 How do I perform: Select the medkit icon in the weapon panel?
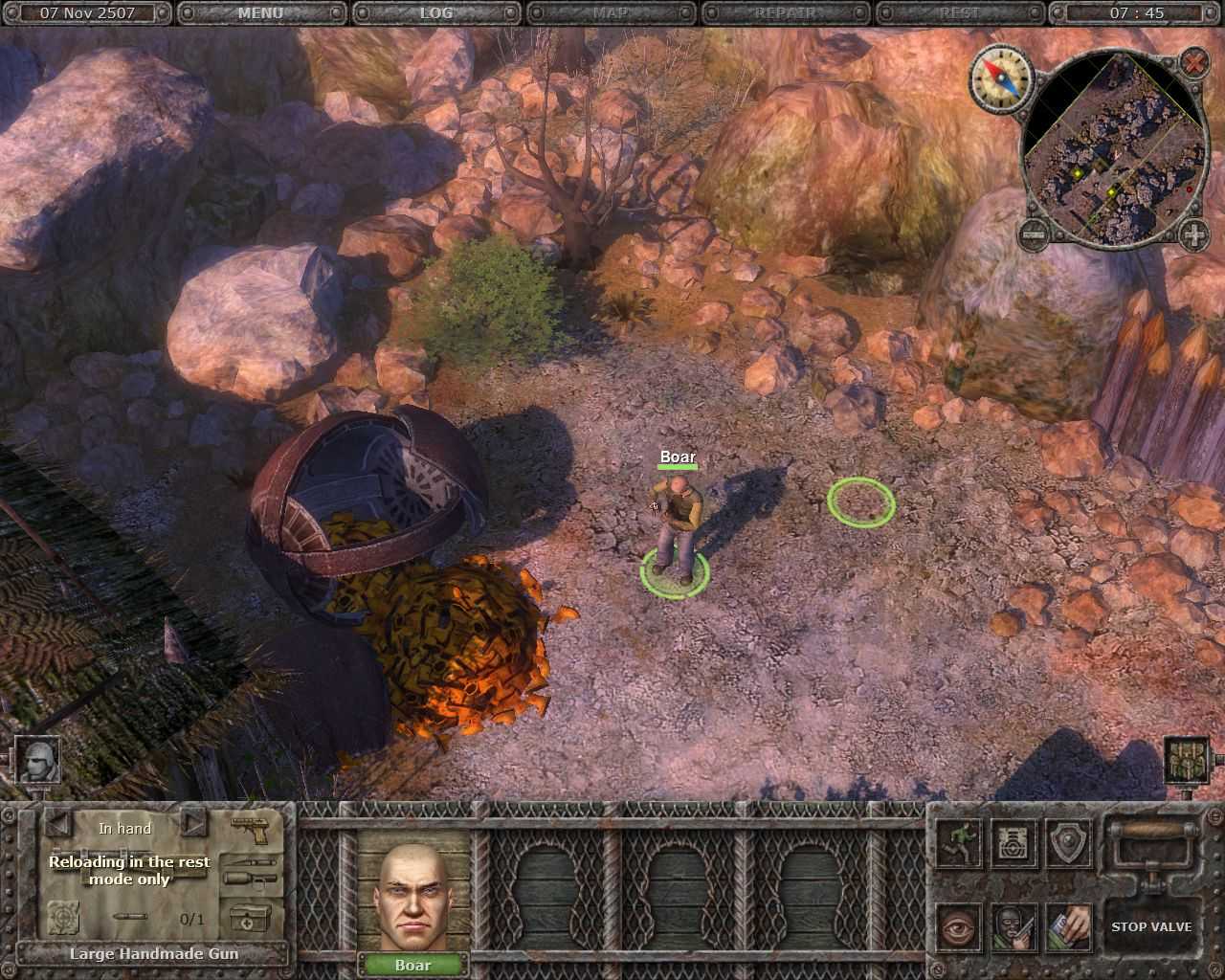250,918
